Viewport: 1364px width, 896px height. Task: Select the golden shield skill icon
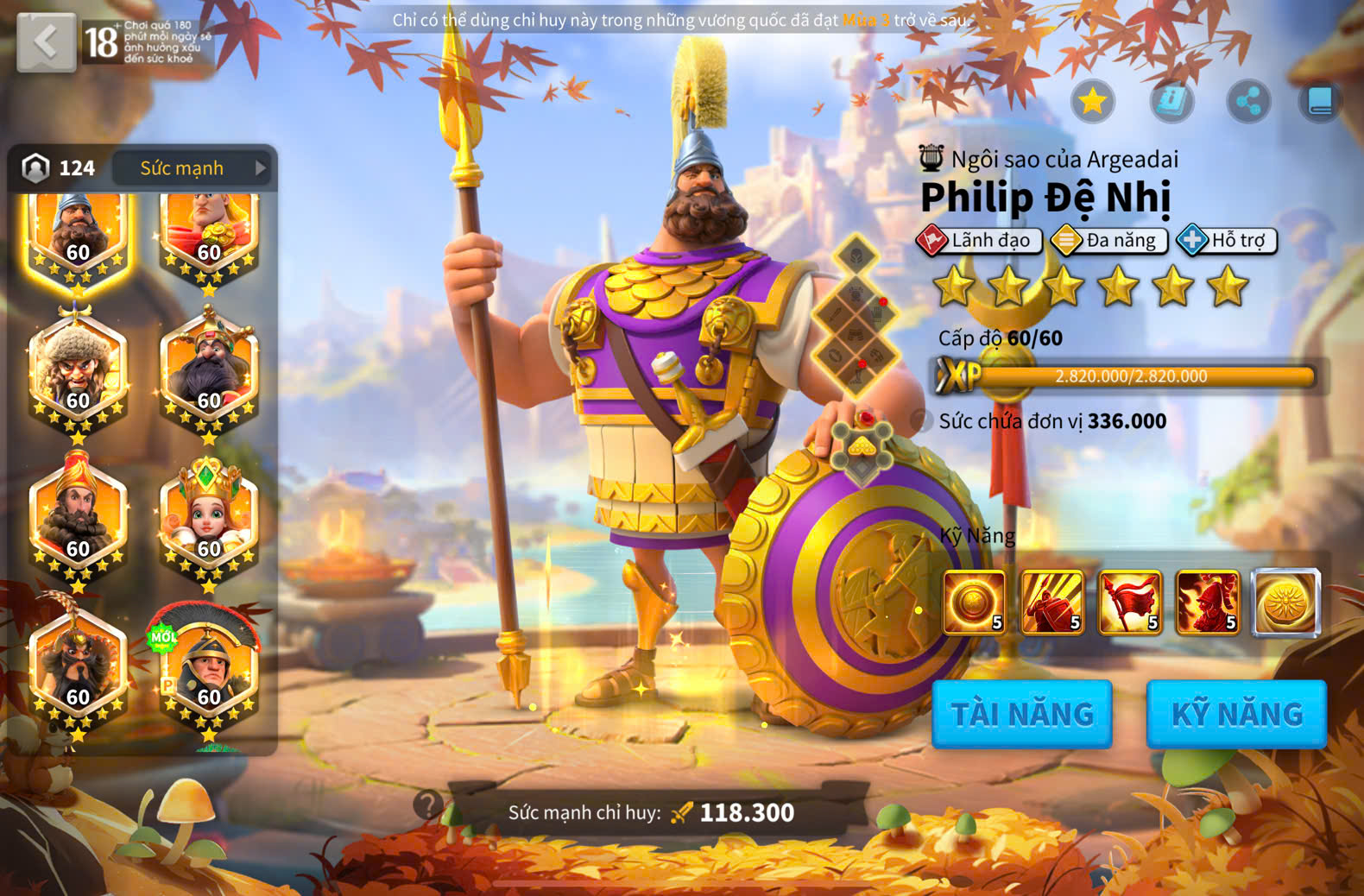coord(974,602)
